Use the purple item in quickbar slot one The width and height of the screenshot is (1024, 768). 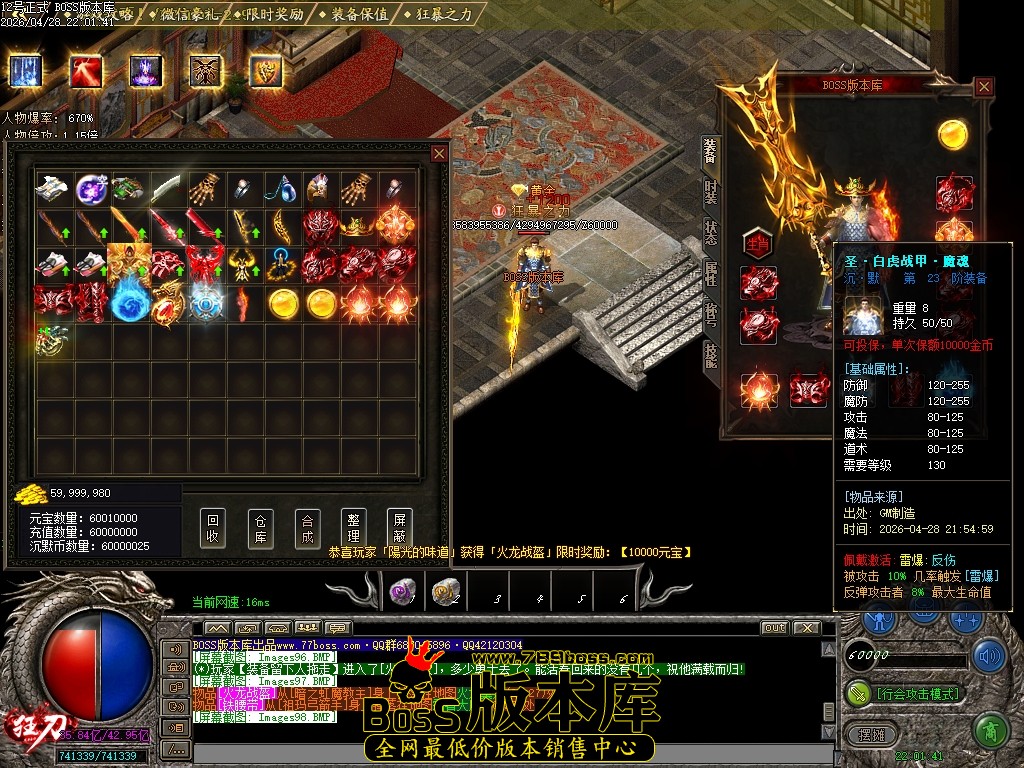click(x=401, y=593)
